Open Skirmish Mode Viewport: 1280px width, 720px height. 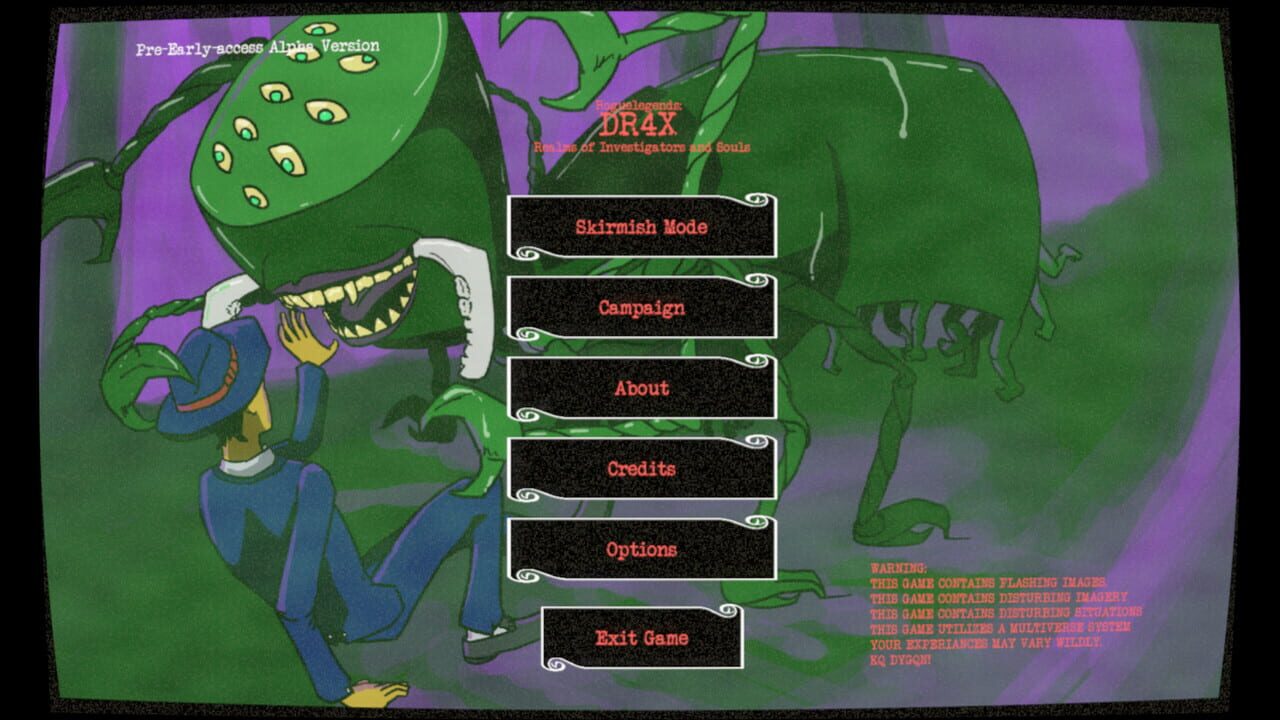(640, 228)
